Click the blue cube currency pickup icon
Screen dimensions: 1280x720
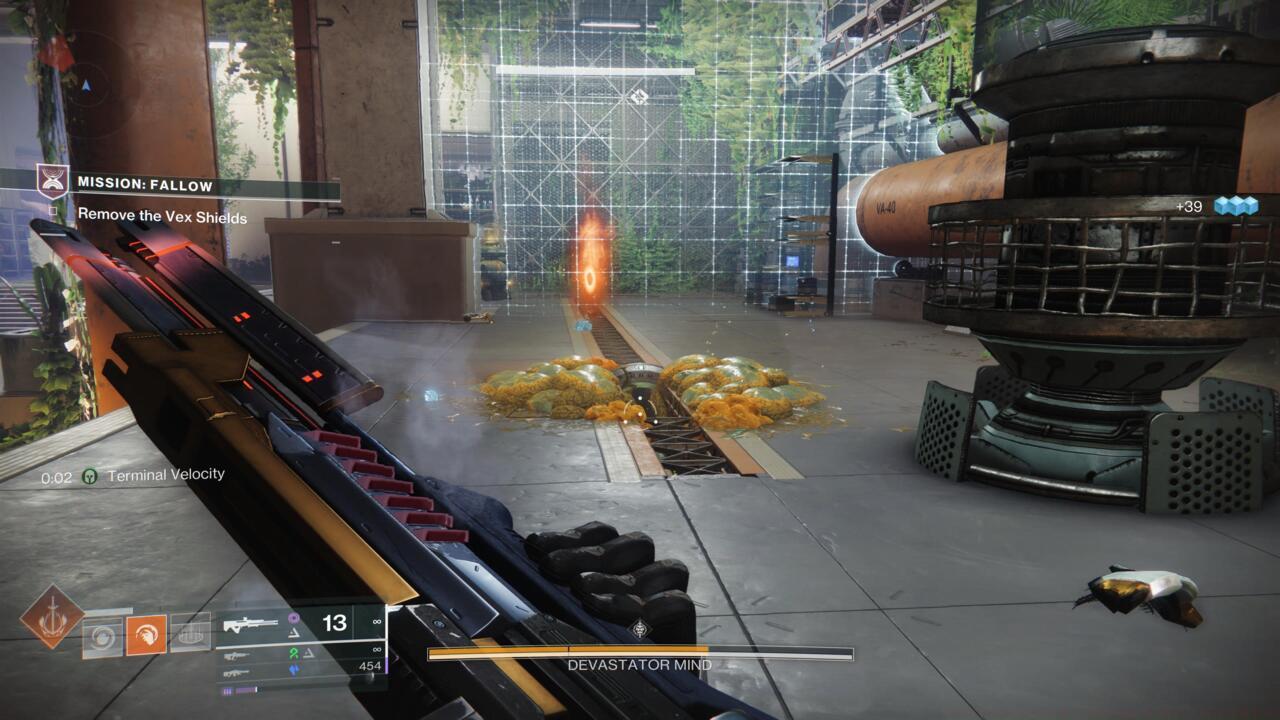[1235, 206]
